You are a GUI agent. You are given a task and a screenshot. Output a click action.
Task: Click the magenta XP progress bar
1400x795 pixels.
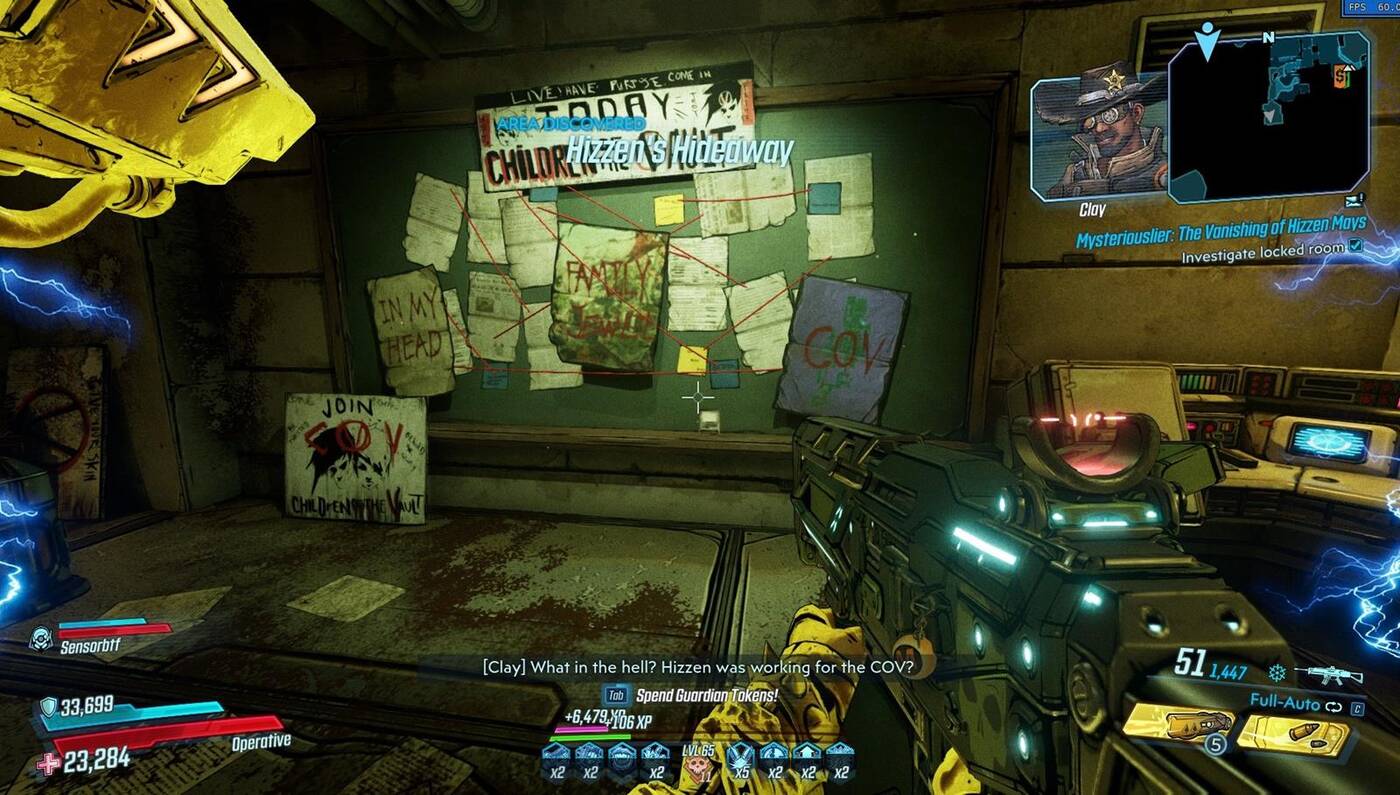pyautogui.click(x=580, y=728)
